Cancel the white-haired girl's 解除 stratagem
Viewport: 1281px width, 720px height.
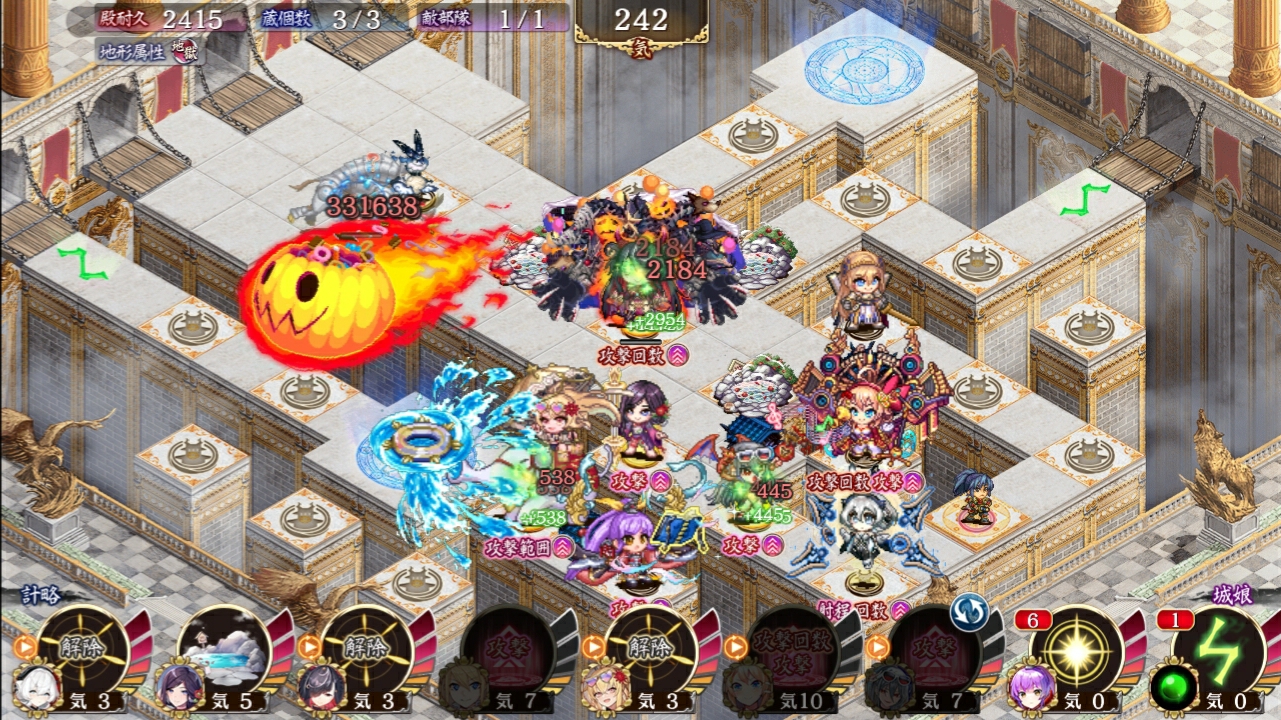click(x=82, y=648)
